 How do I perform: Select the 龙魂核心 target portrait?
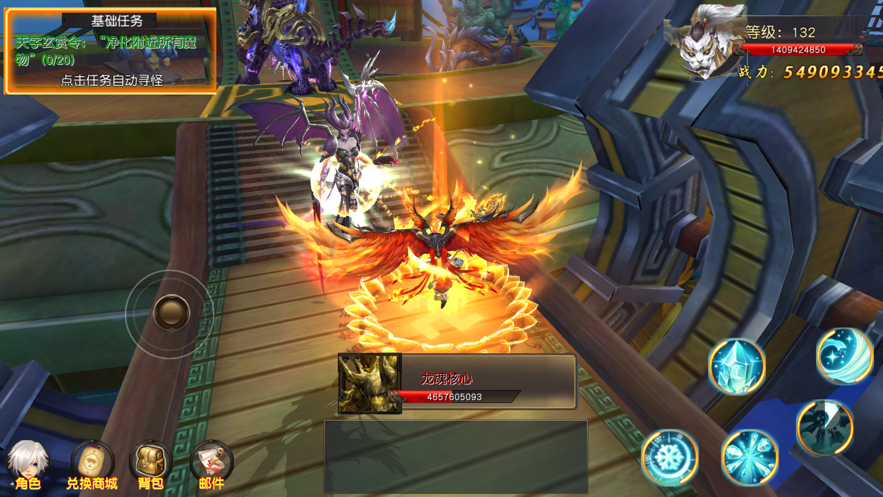tap(370, 383)
